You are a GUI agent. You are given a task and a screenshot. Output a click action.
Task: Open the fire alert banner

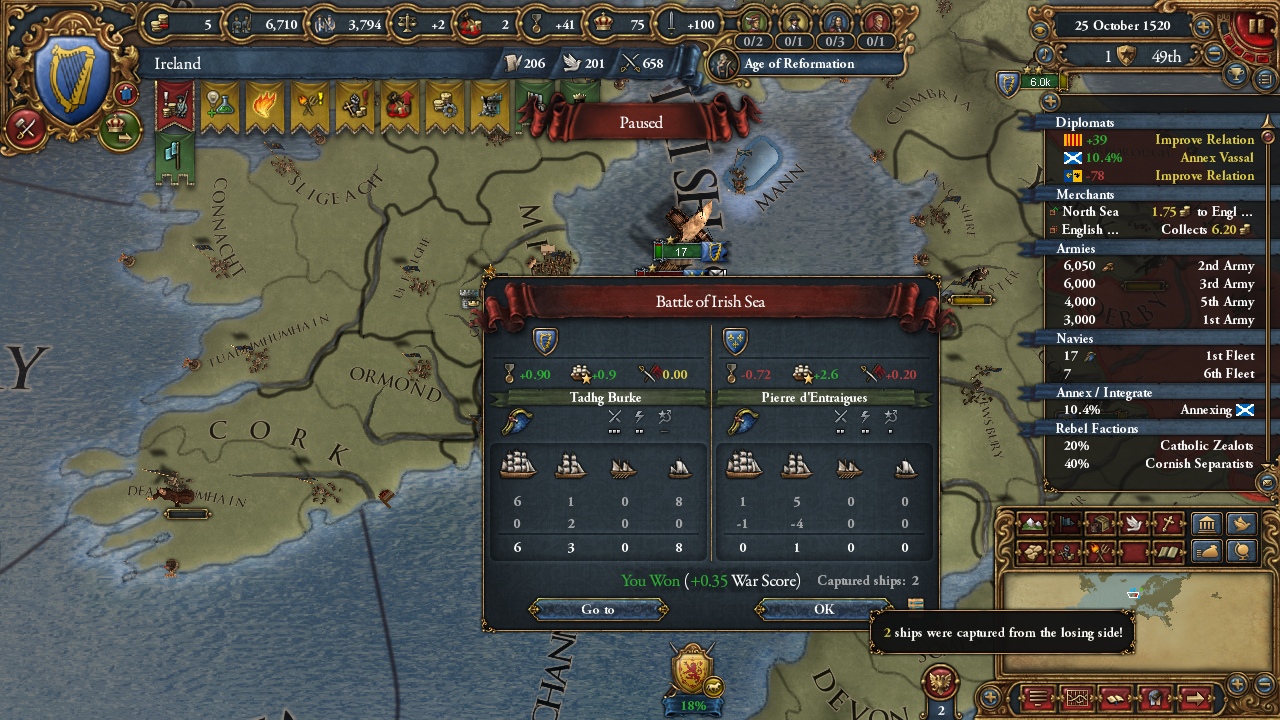point(264,106)
